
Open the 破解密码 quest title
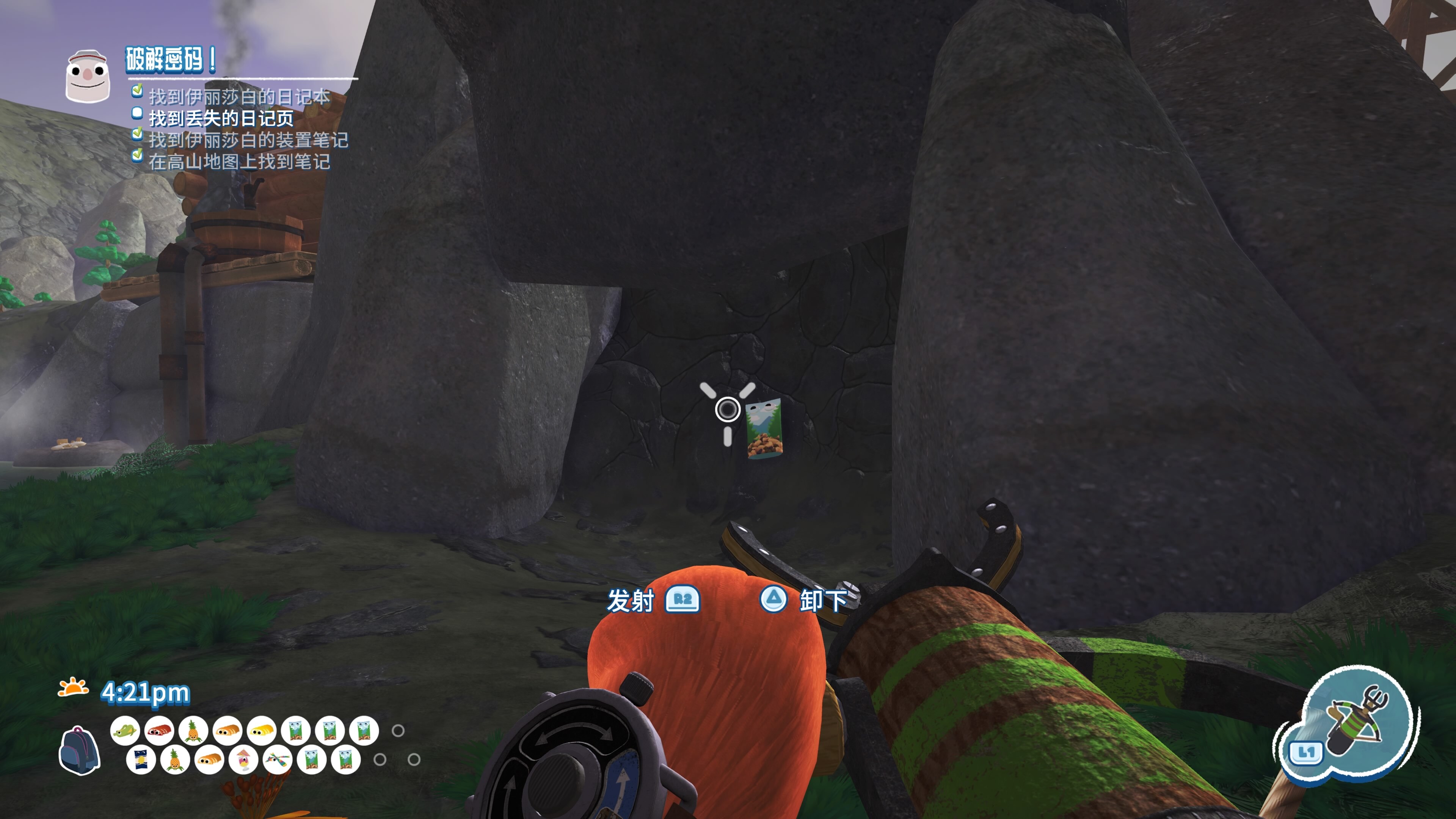pos(170,60)
